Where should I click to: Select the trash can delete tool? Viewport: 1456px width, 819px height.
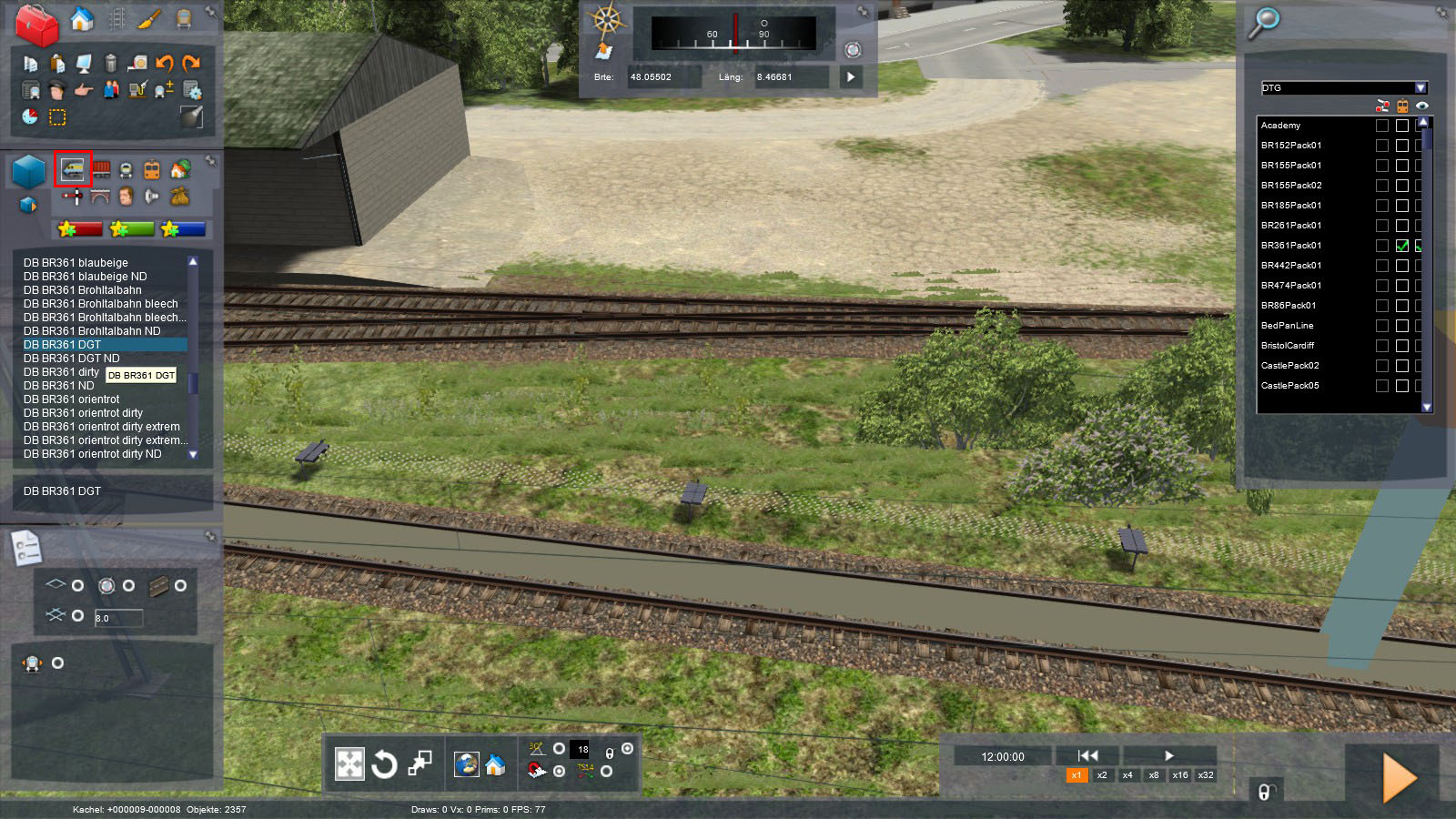click(110, 63)
